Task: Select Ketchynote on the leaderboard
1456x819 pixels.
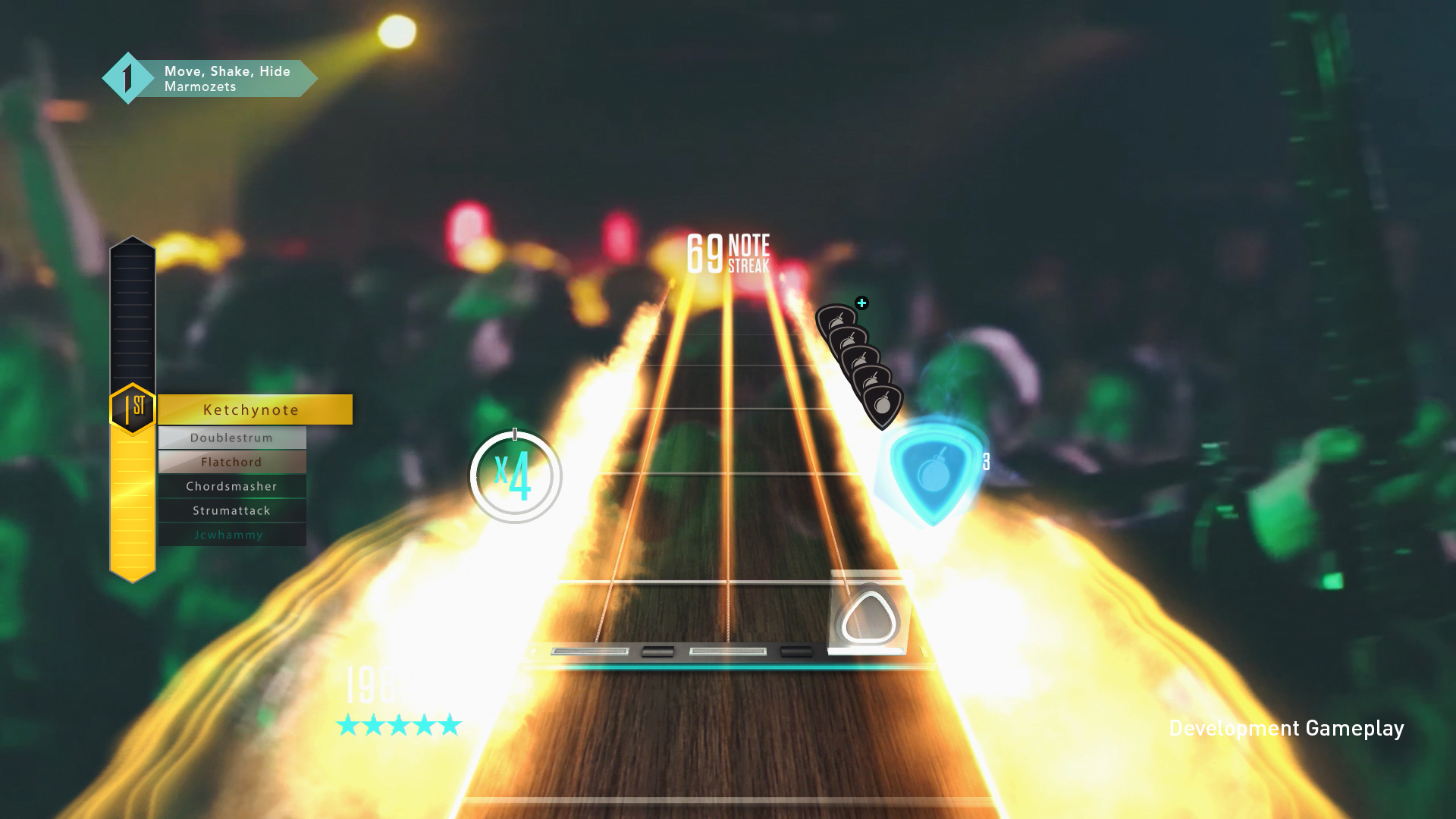Action: [250, 409]
